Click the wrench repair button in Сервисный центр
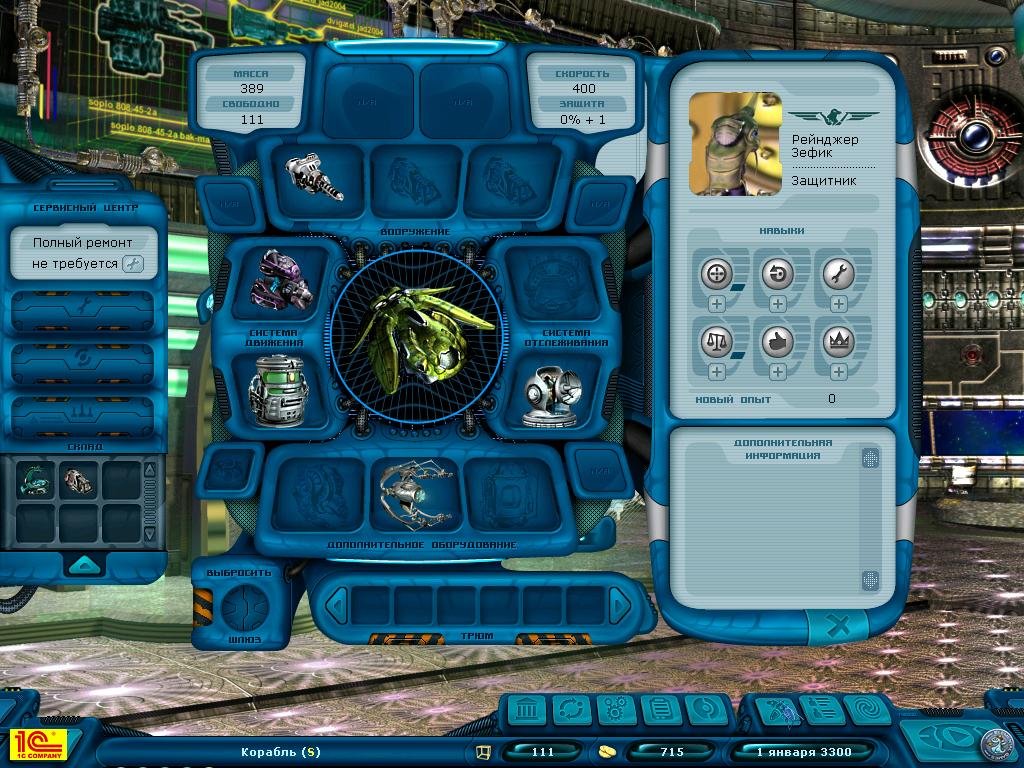 tap(133, 264)
